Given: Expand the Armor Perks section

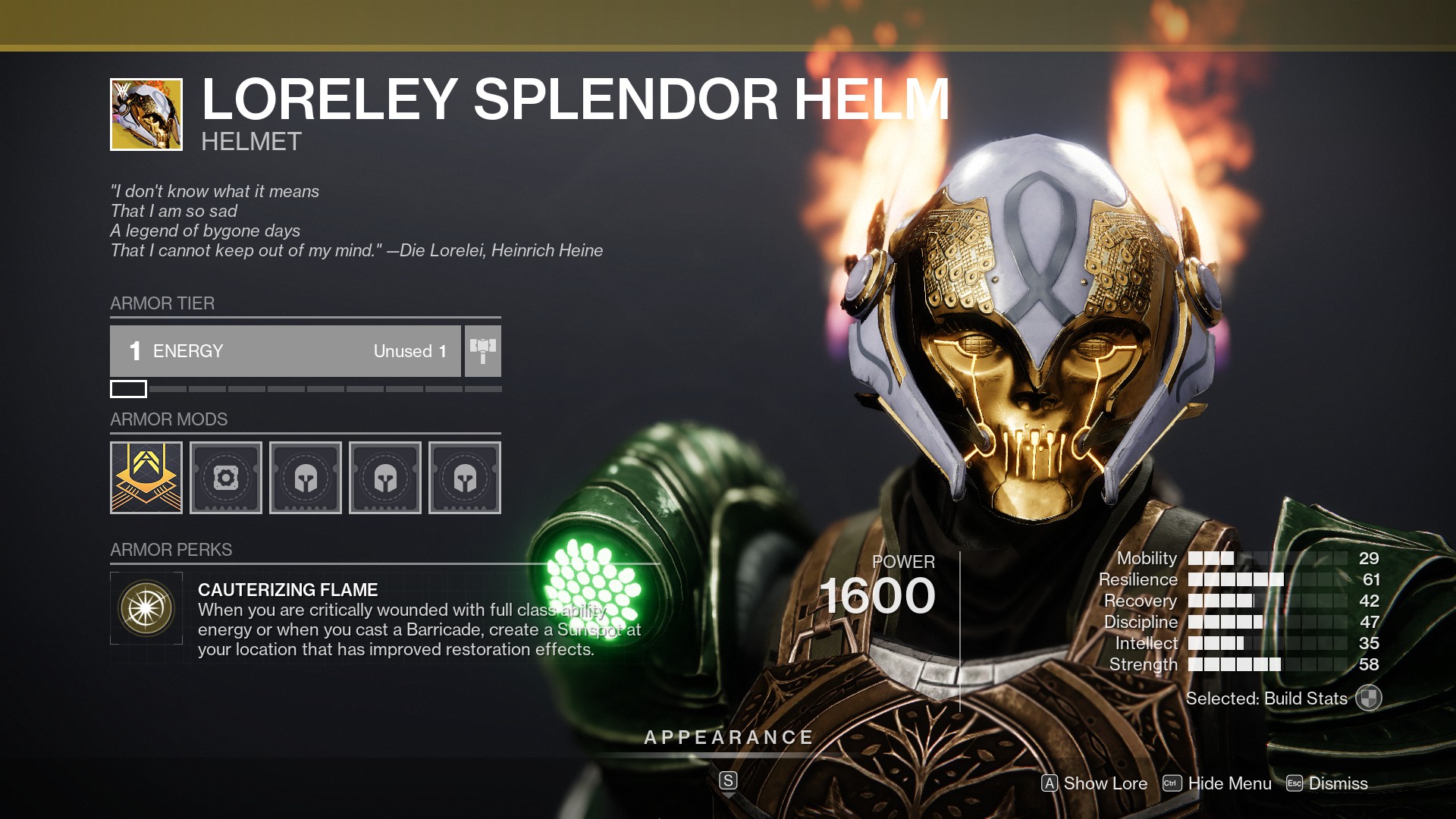Looking at the screenshot, I should pos(171,549).
